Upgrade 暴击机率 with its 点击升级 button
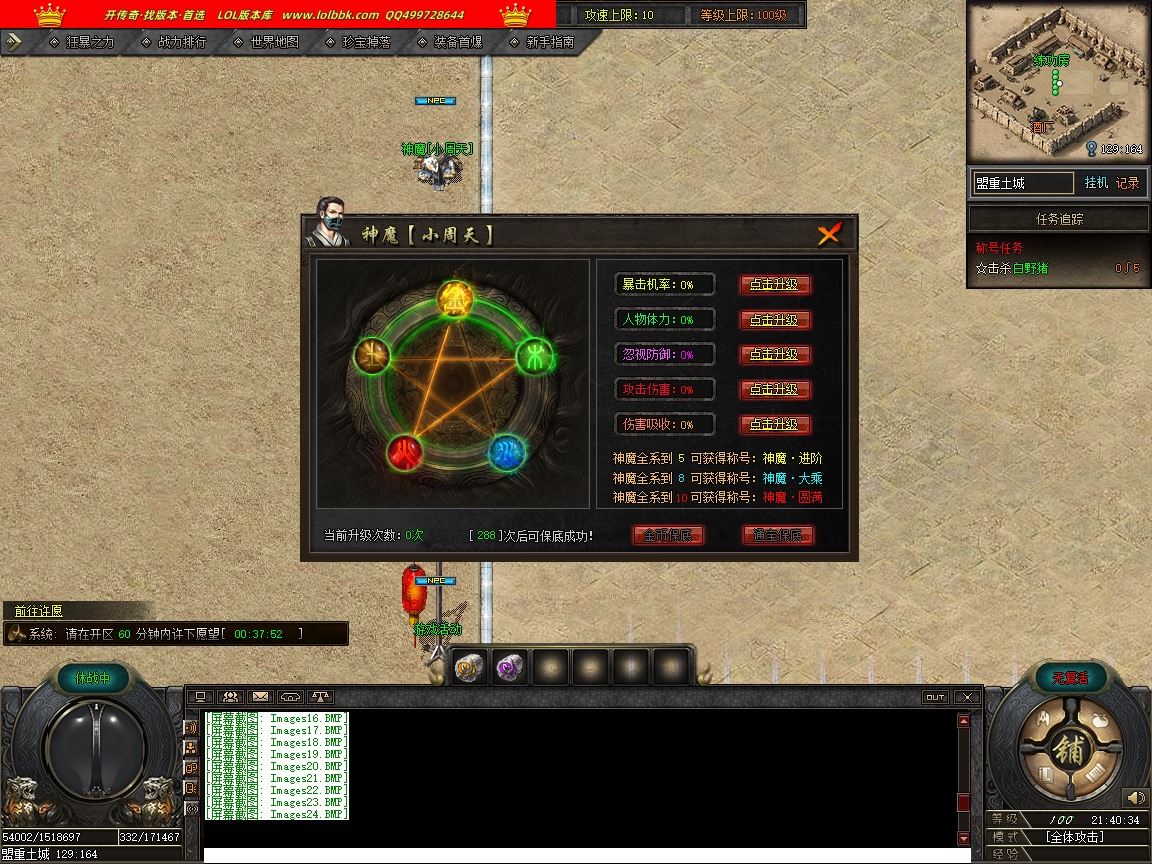 pos(775,285)
